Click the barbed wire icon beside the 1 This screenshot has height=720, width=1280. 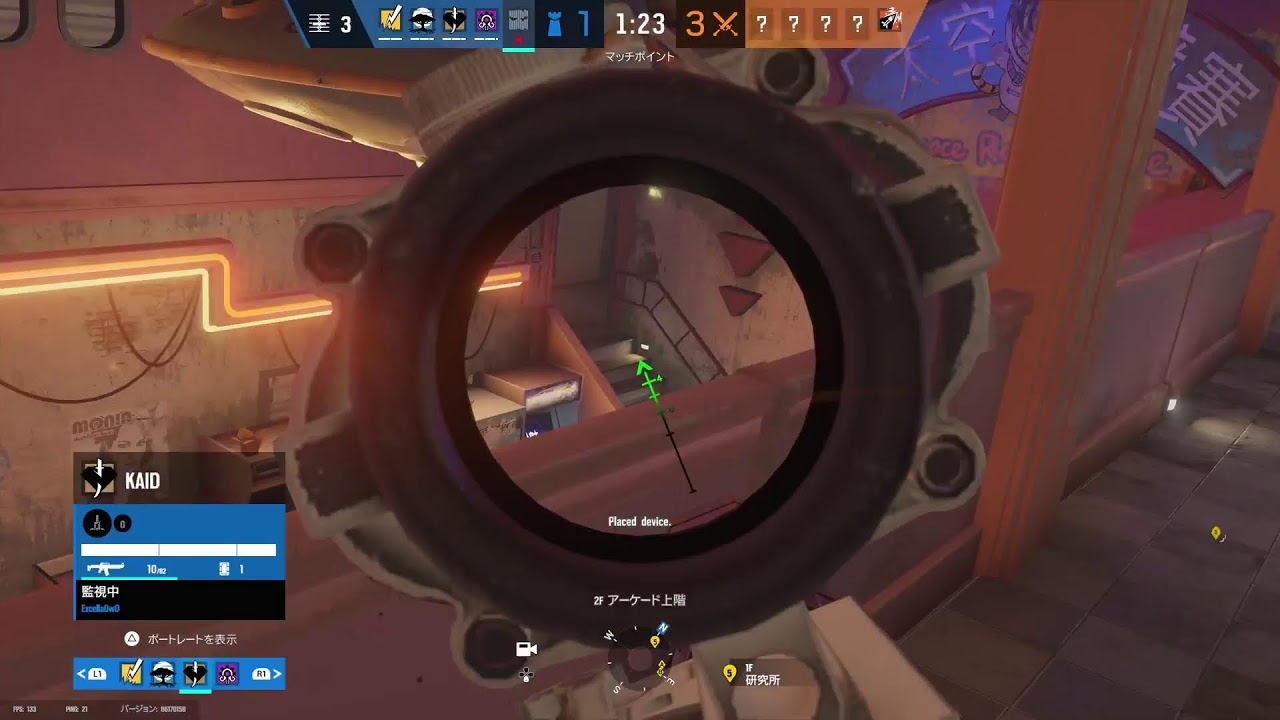[224, 569]
